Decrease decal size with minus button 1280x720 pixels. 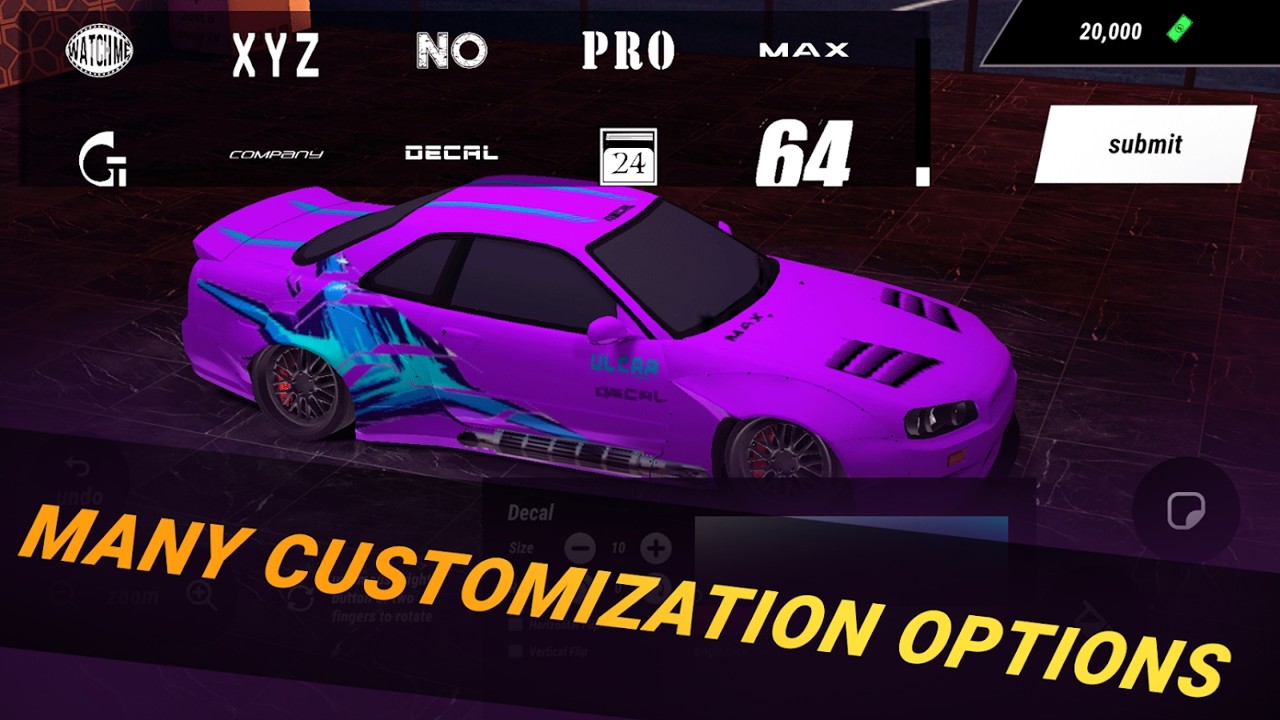coord(580,548)
